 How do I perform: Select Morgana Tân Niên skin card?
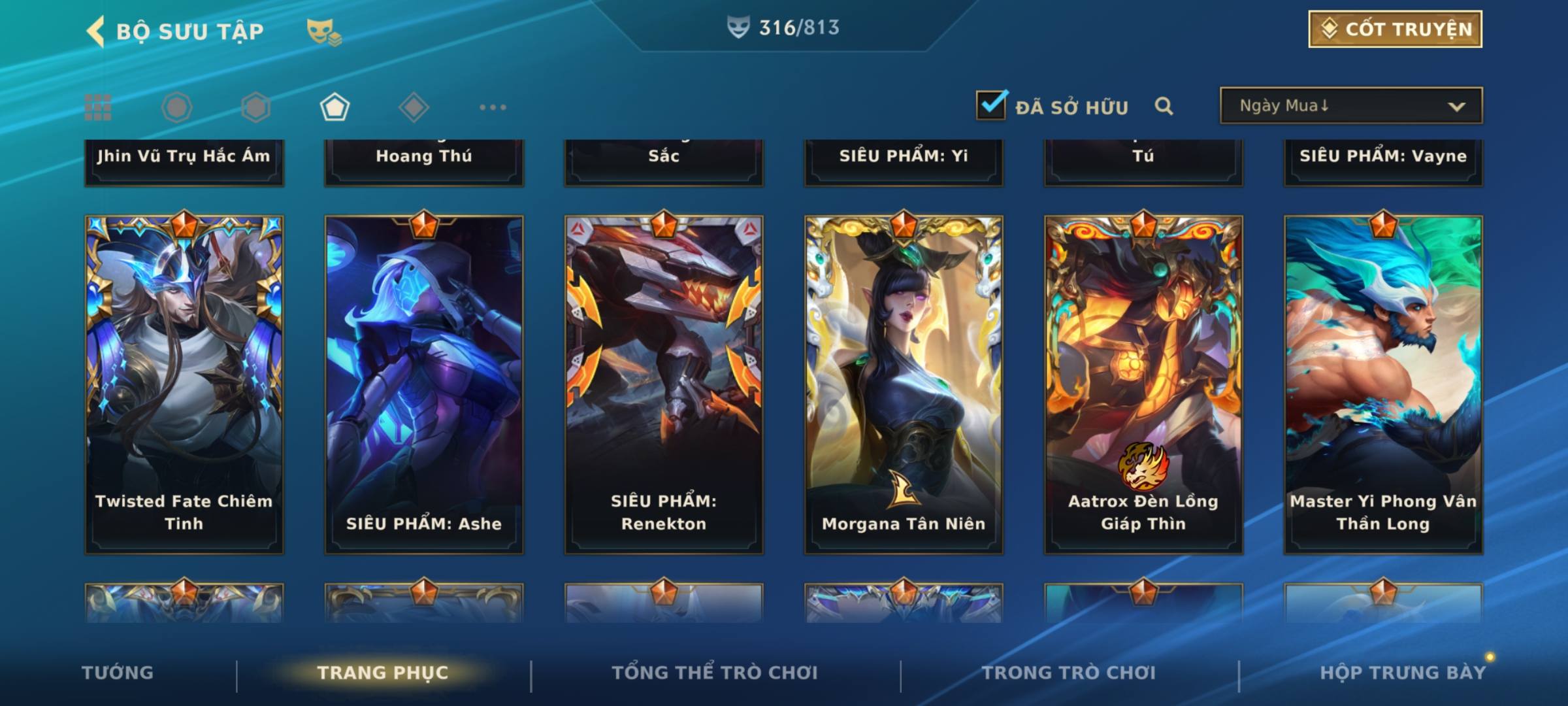pos(904,384)
